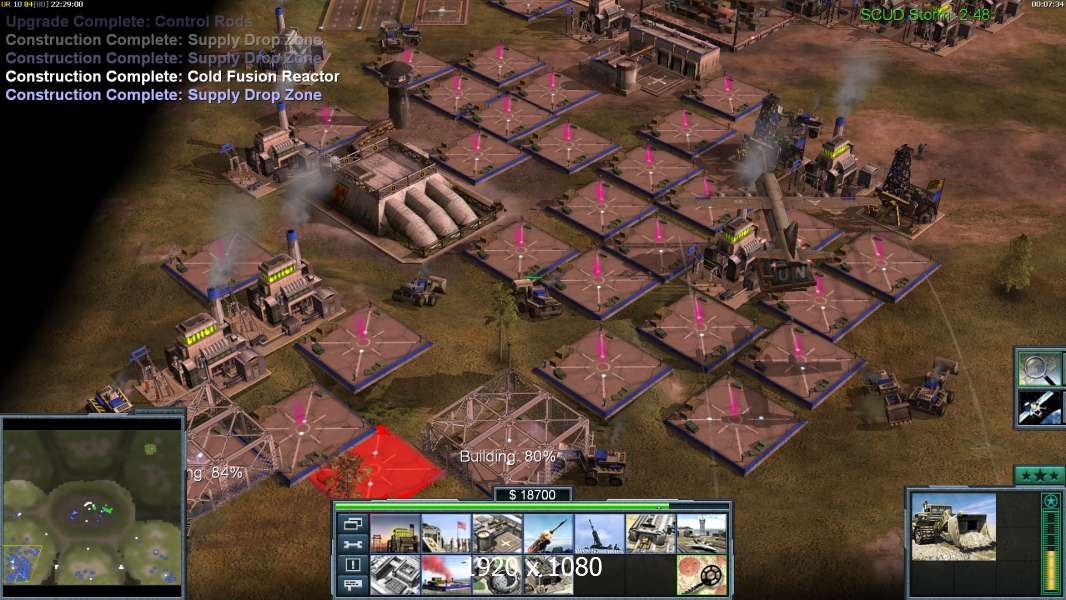This screenshot has width=1066, height=600.
Task: Activate the magnifying glass intelligence power
Action: click(1040, 368)
